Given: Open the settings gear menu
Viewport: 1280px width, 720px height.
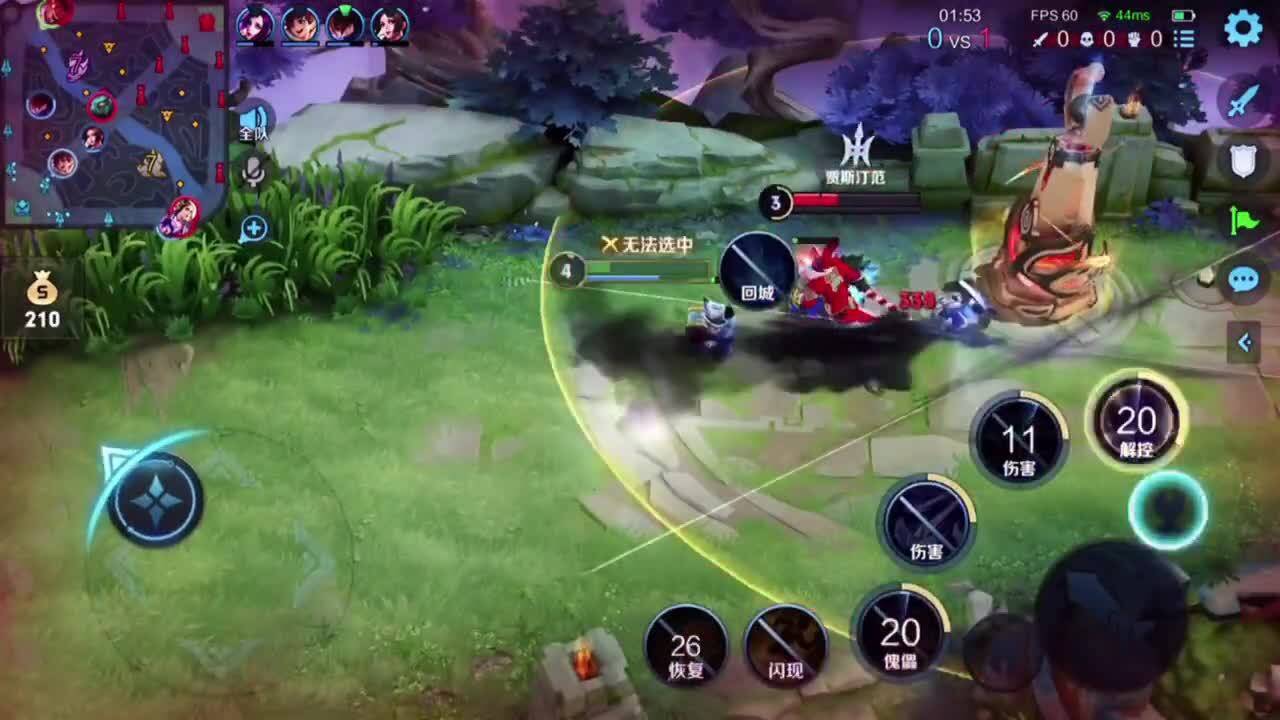Looking at the screenshot, I should click(1243, 28).
